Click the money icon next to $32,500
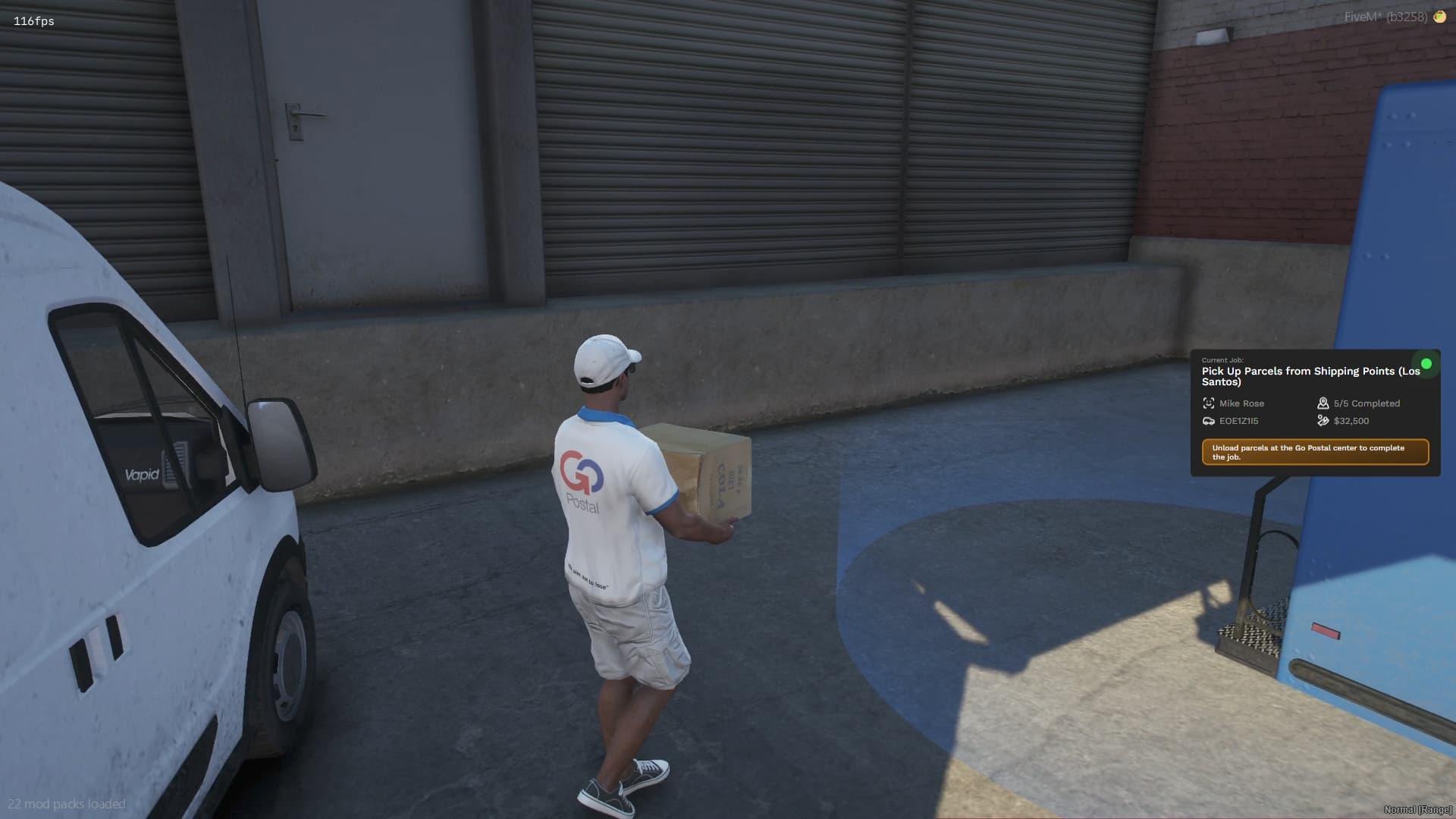The image size is (1456, 819). pos(1323,421)
